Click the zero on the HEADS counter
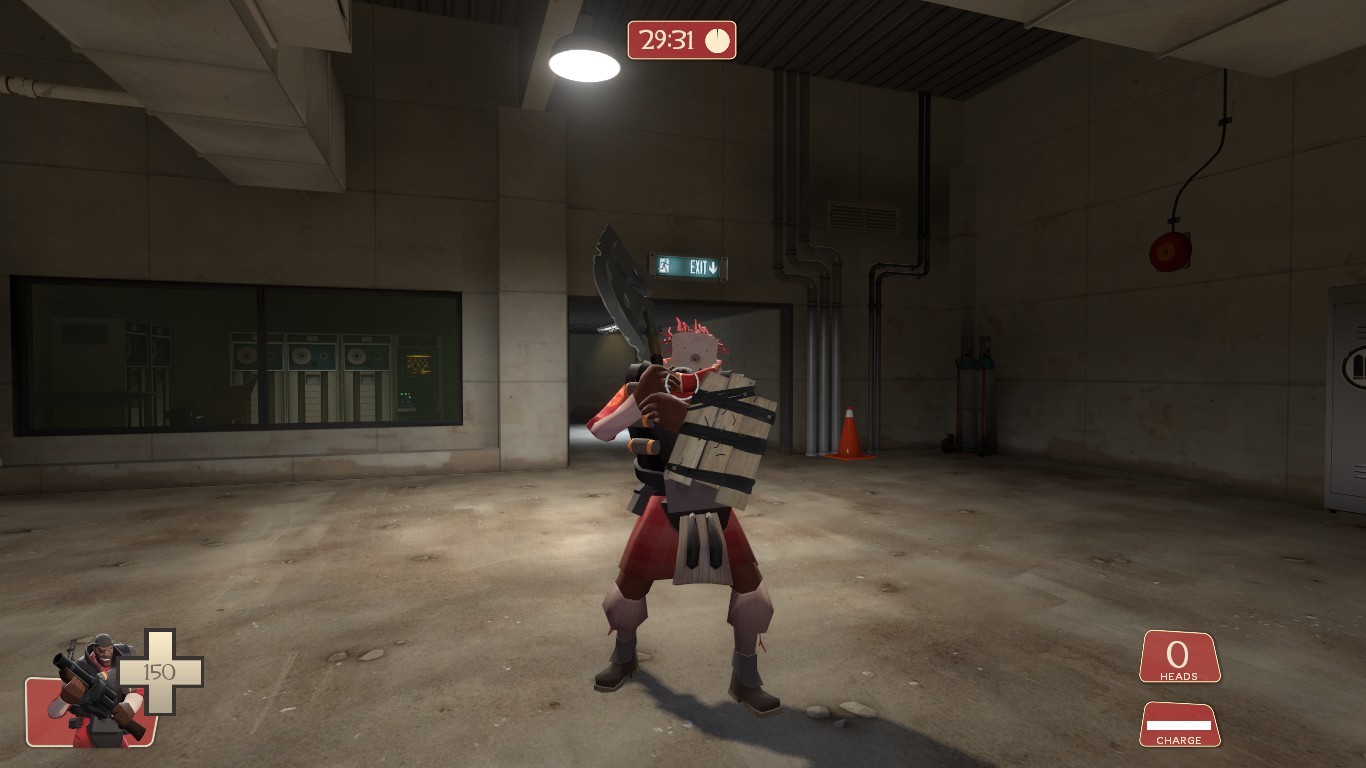Viewport: 1366px width, 768px height. coord(1176,655)
